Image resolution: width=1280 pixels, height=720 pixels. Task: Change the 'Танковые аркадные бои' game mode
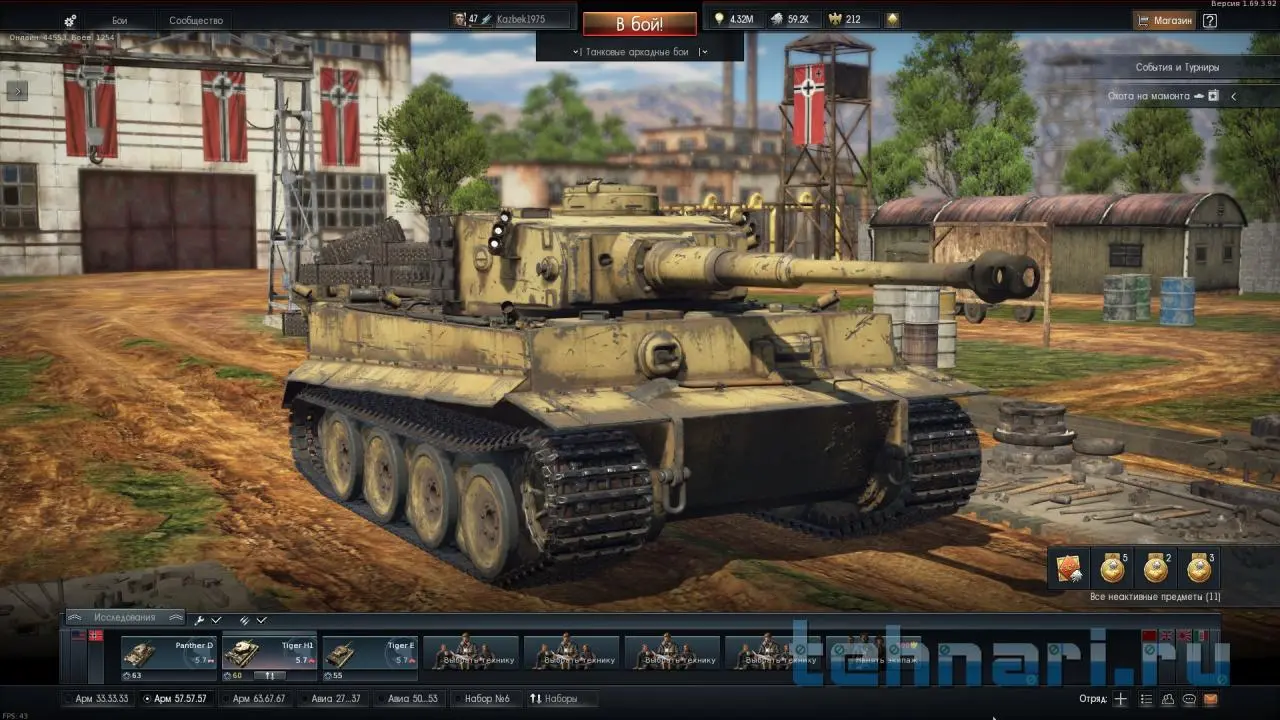point(638,51)
